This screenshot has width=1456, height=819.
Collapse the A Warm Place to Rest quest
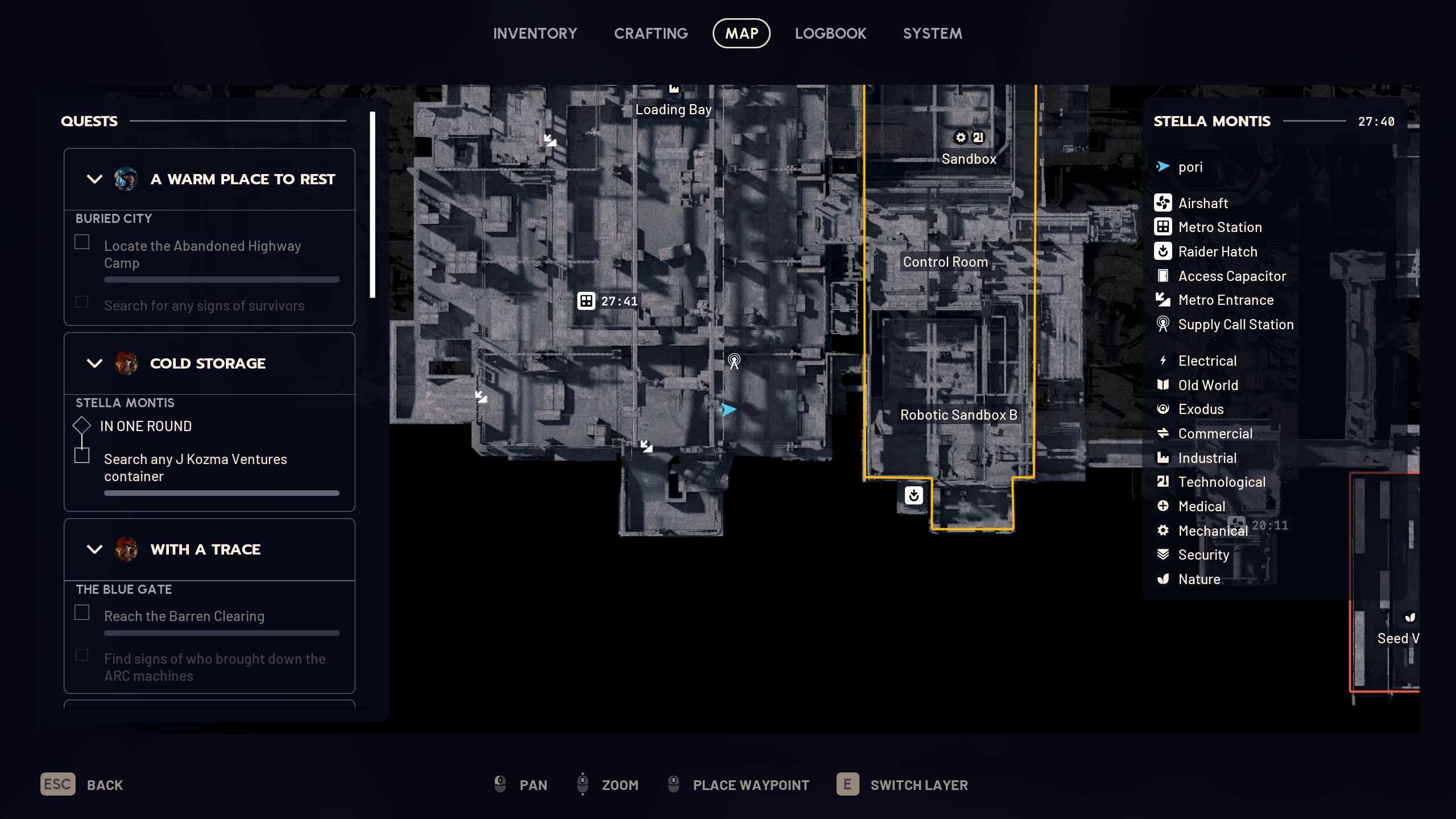94,179
